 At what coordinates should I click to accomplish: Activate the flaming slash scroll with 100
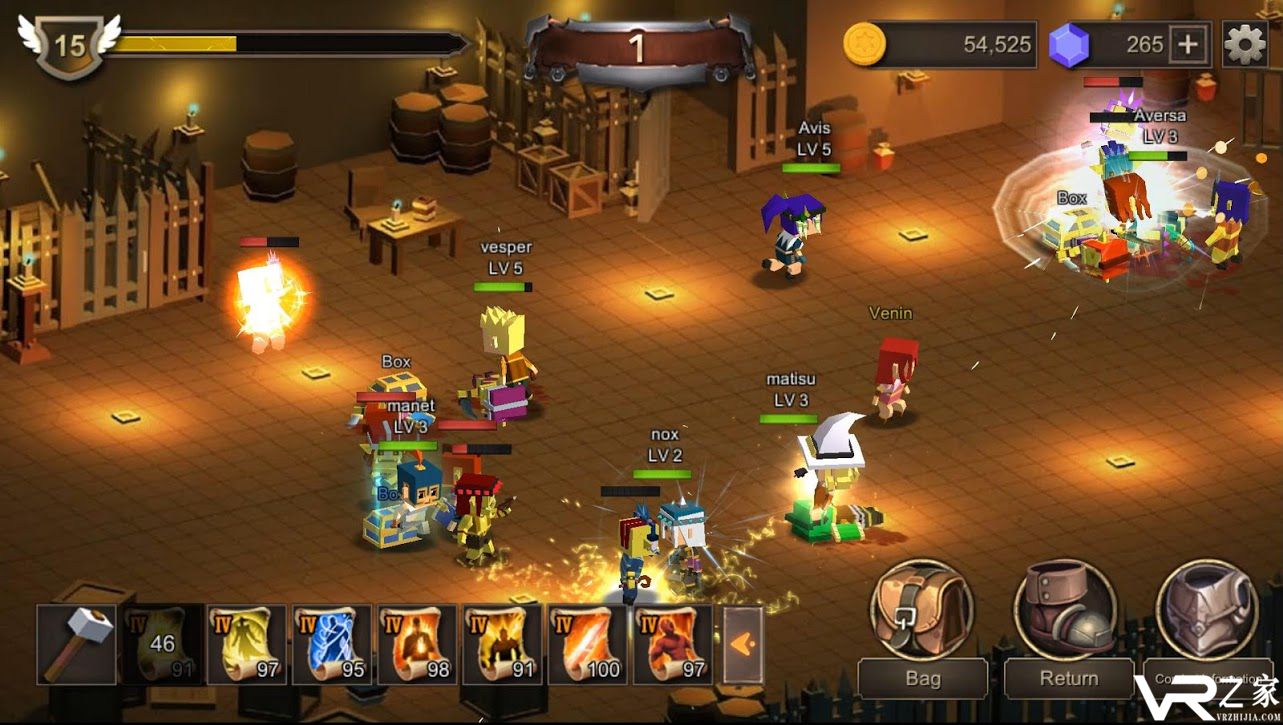[x=586, y=645]
